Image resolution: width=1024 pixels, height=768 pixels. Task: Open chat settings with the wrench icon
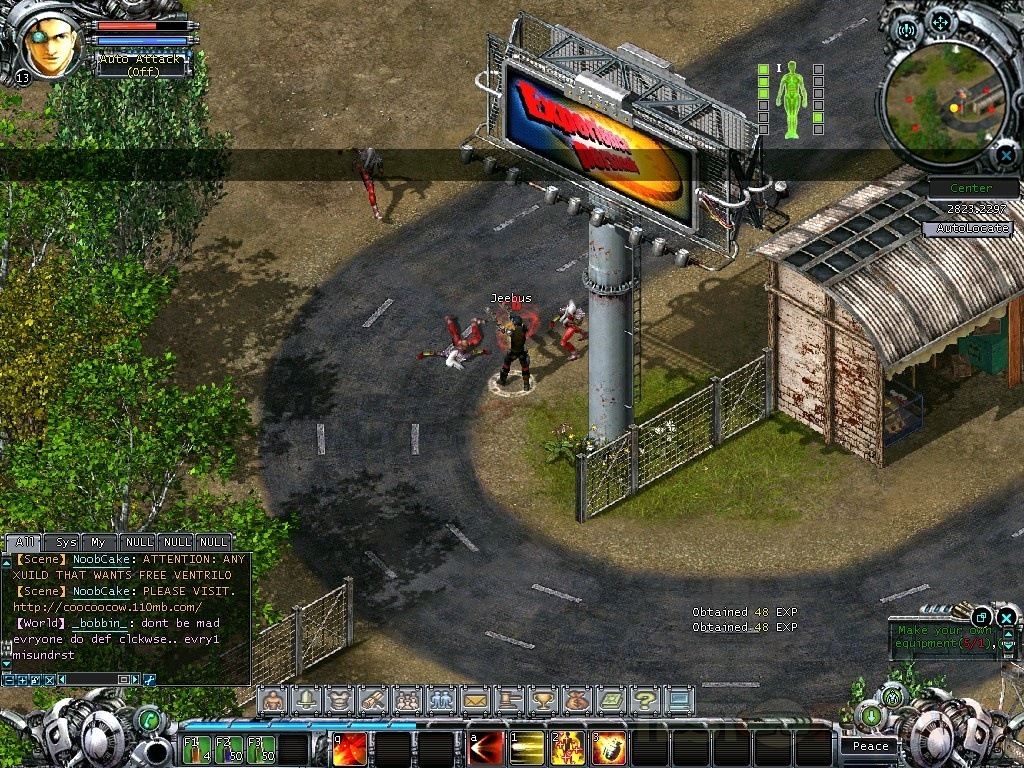click(x=150, y=680)
